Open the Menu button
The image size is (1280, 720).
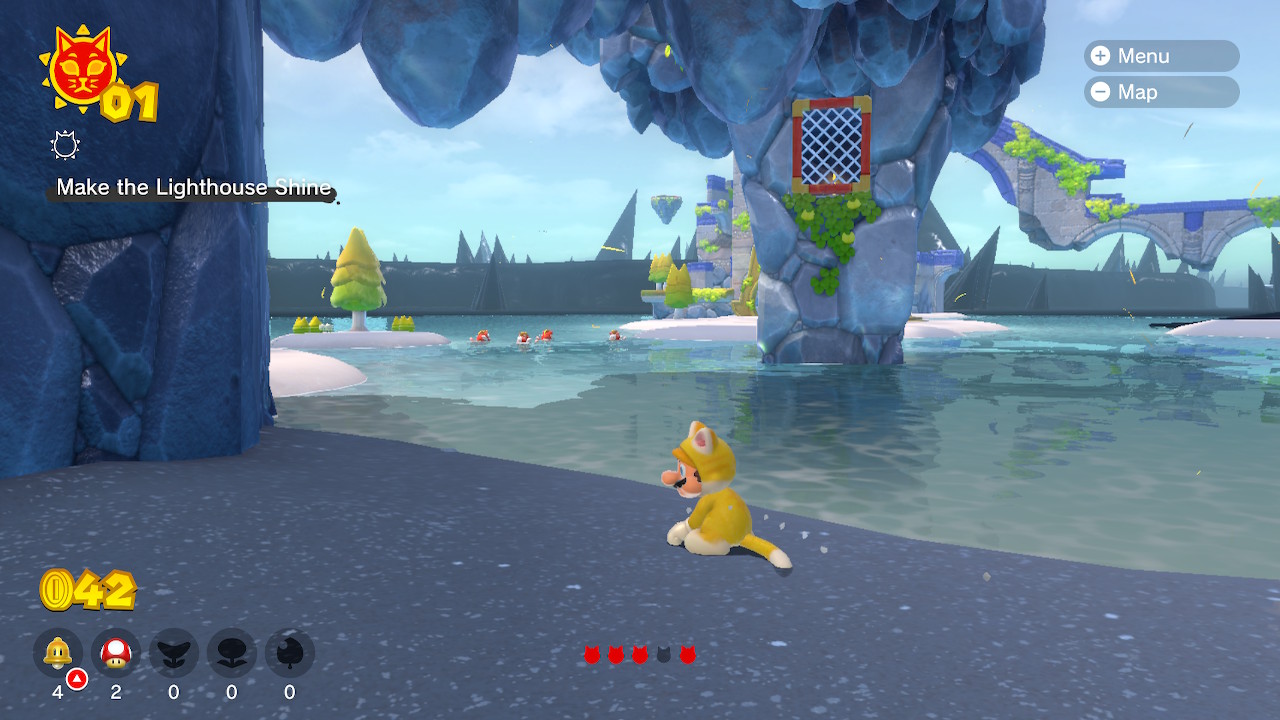pos(1160,56)
